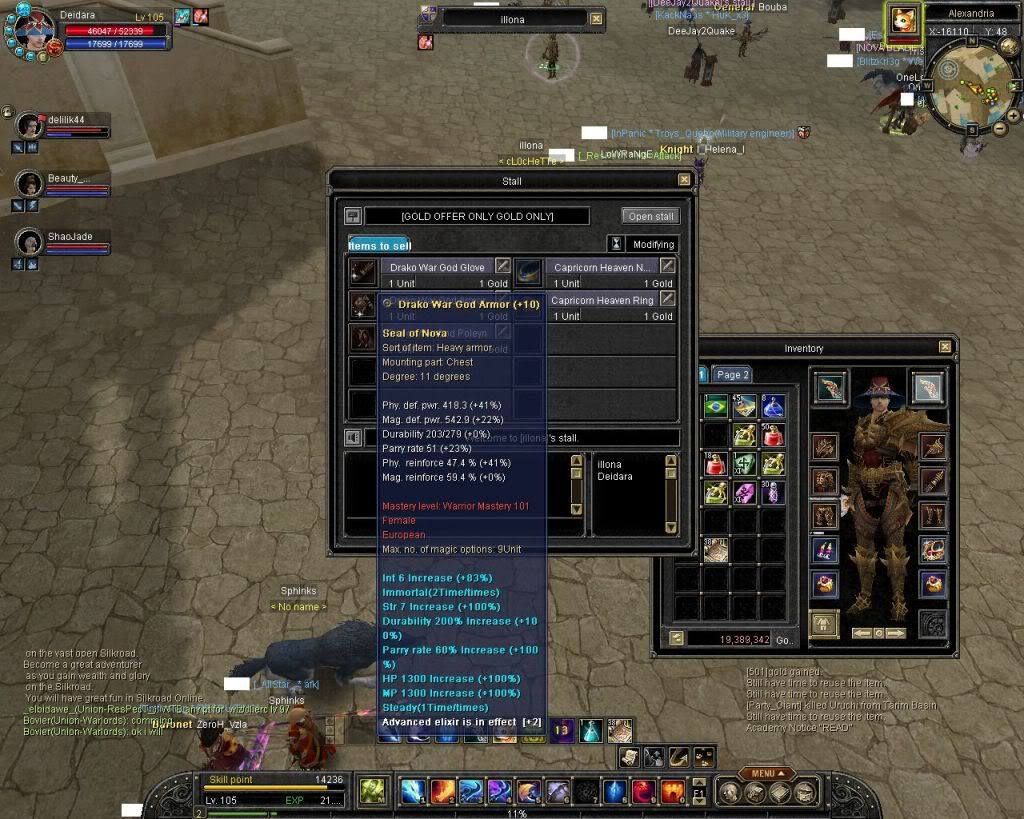Select the Drako War God Glove listing
The height and width of the screenshot is (819, 1024).
437,267
